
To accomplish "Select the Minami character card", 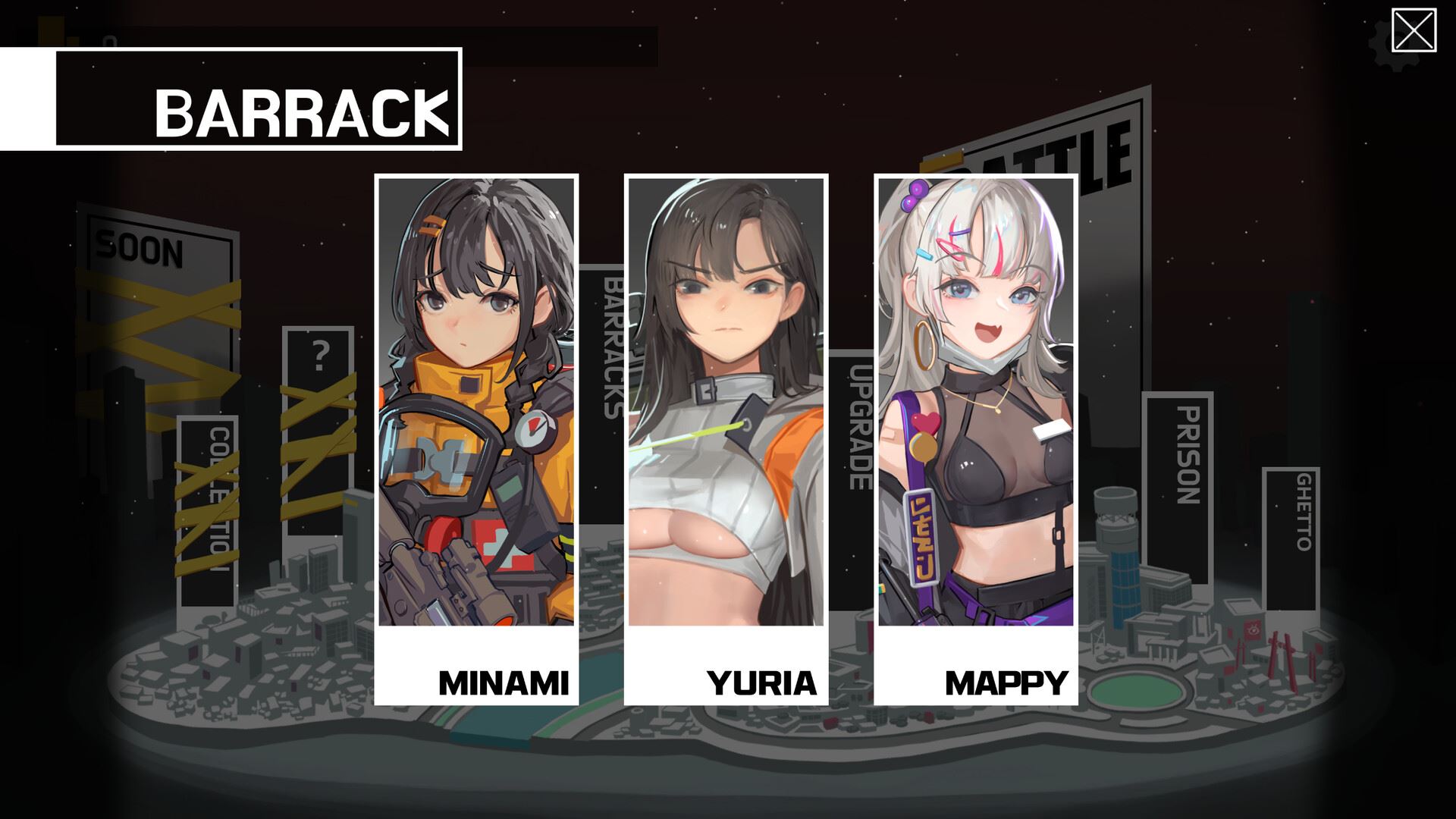I will tap(476, 439).
